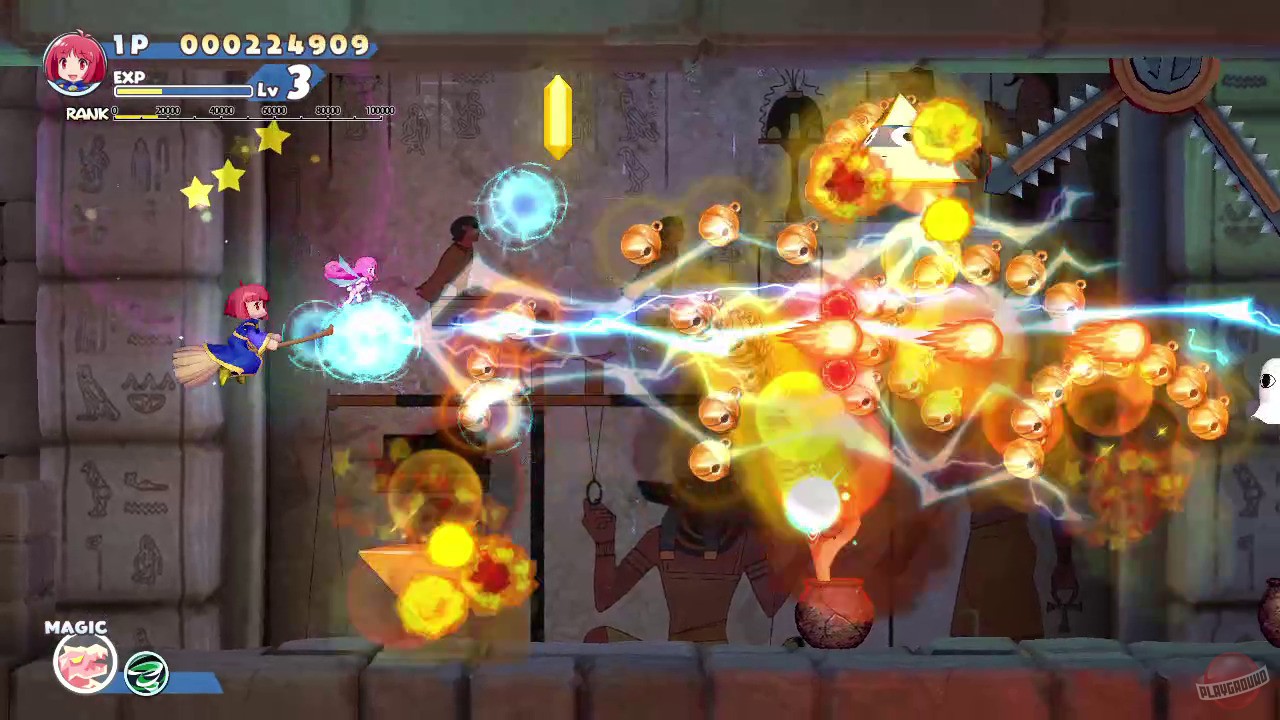This screenshot has width=1280, height=720.
Task: Click the EXP progress bar
Action: 185,91
